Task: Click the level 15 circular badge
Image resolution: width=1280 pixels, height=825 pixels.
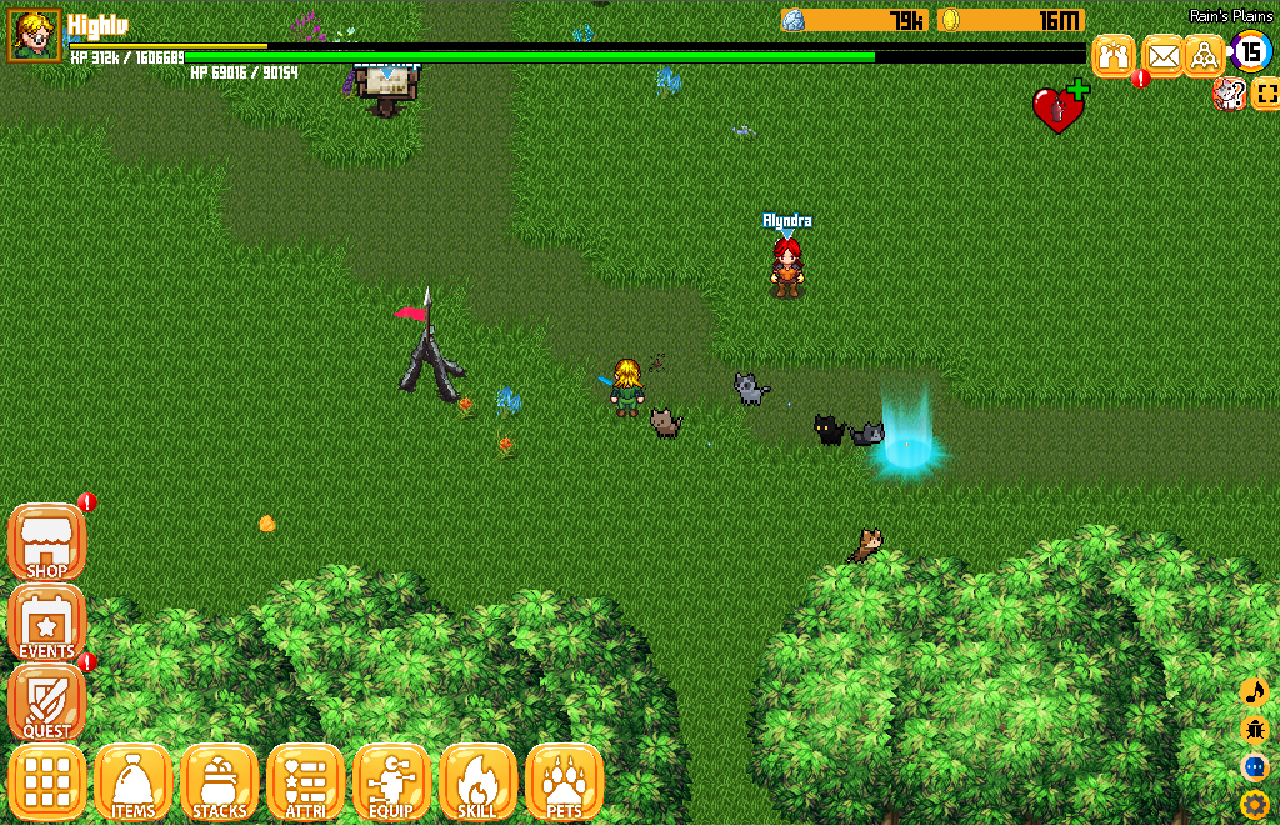Action: [1251, 52]
